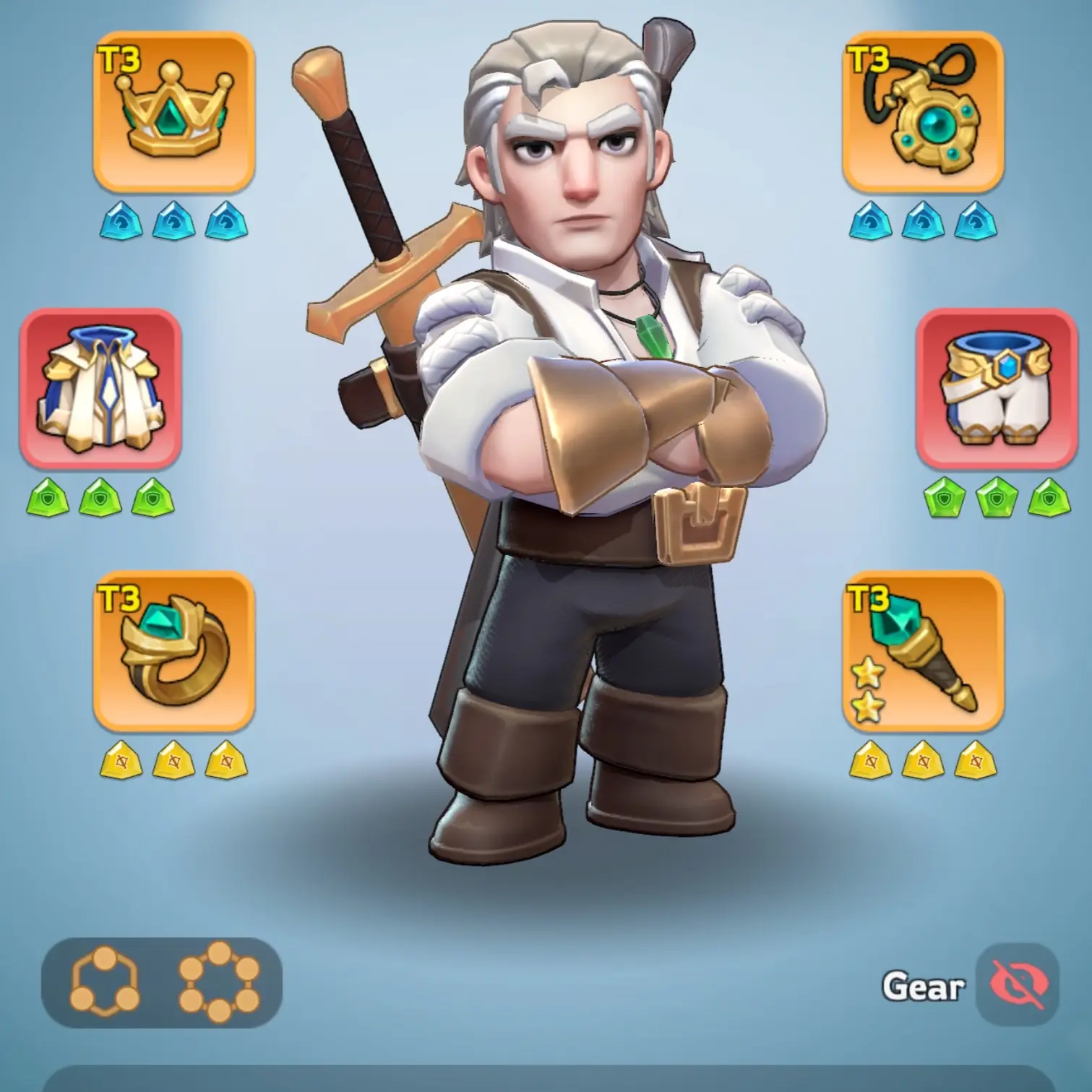Screen dimensions: 1092x1092
Task: Toggle Gear visibility with the eye icon
Action: 1017,984
